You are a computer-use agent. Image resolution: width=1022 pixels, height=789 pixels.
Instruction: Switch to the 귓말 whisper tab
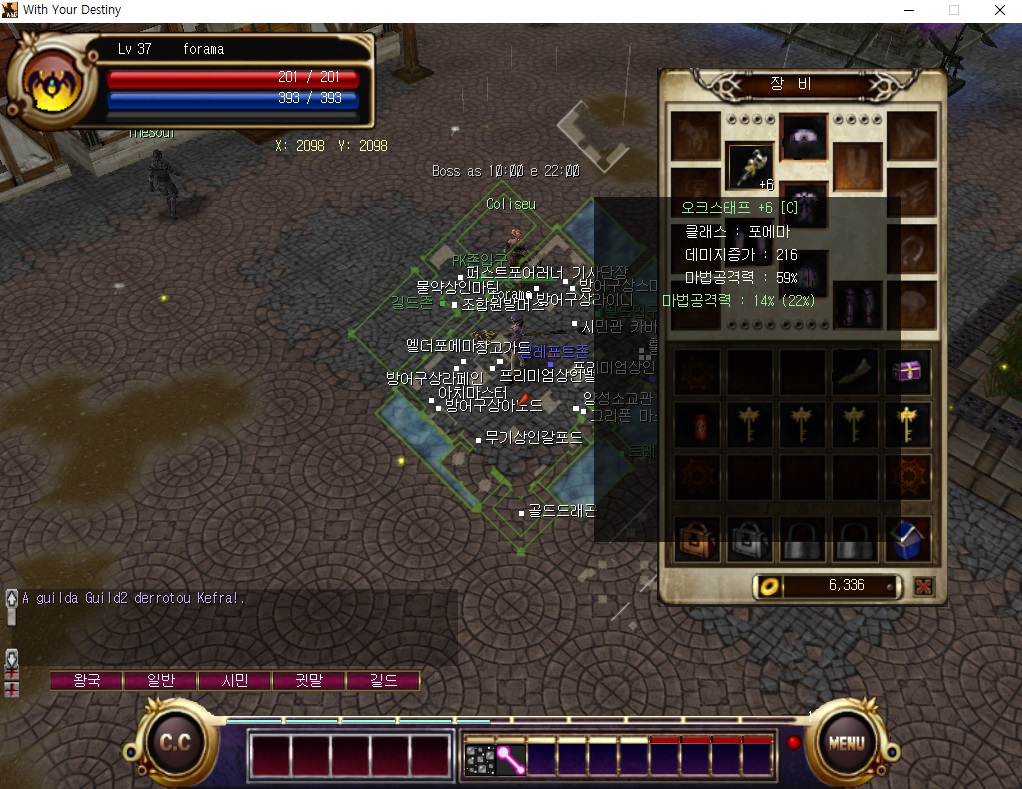tap(309, 681)
